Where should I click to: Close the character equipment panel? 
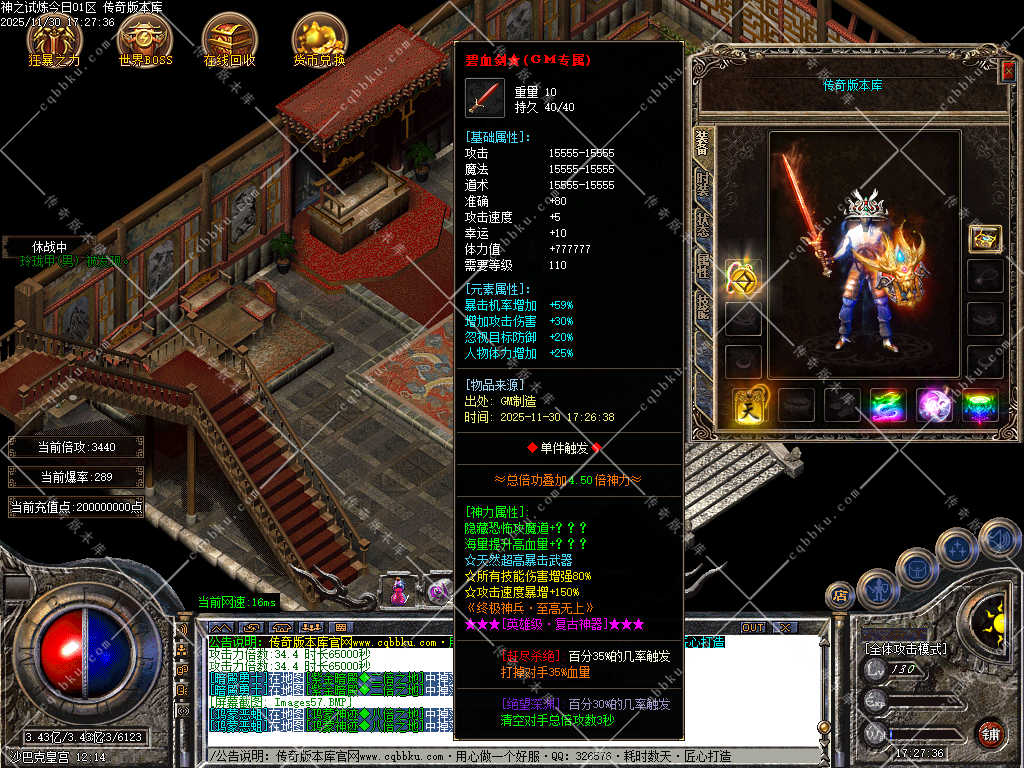tap(1008, 70)
